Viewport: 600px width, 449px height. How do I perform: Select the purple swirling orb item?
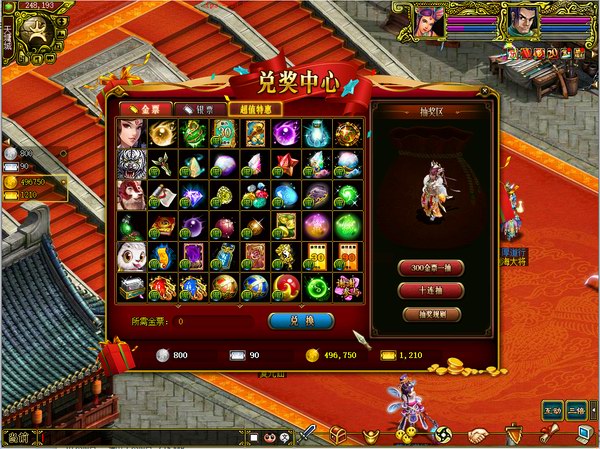pos(285,131)
